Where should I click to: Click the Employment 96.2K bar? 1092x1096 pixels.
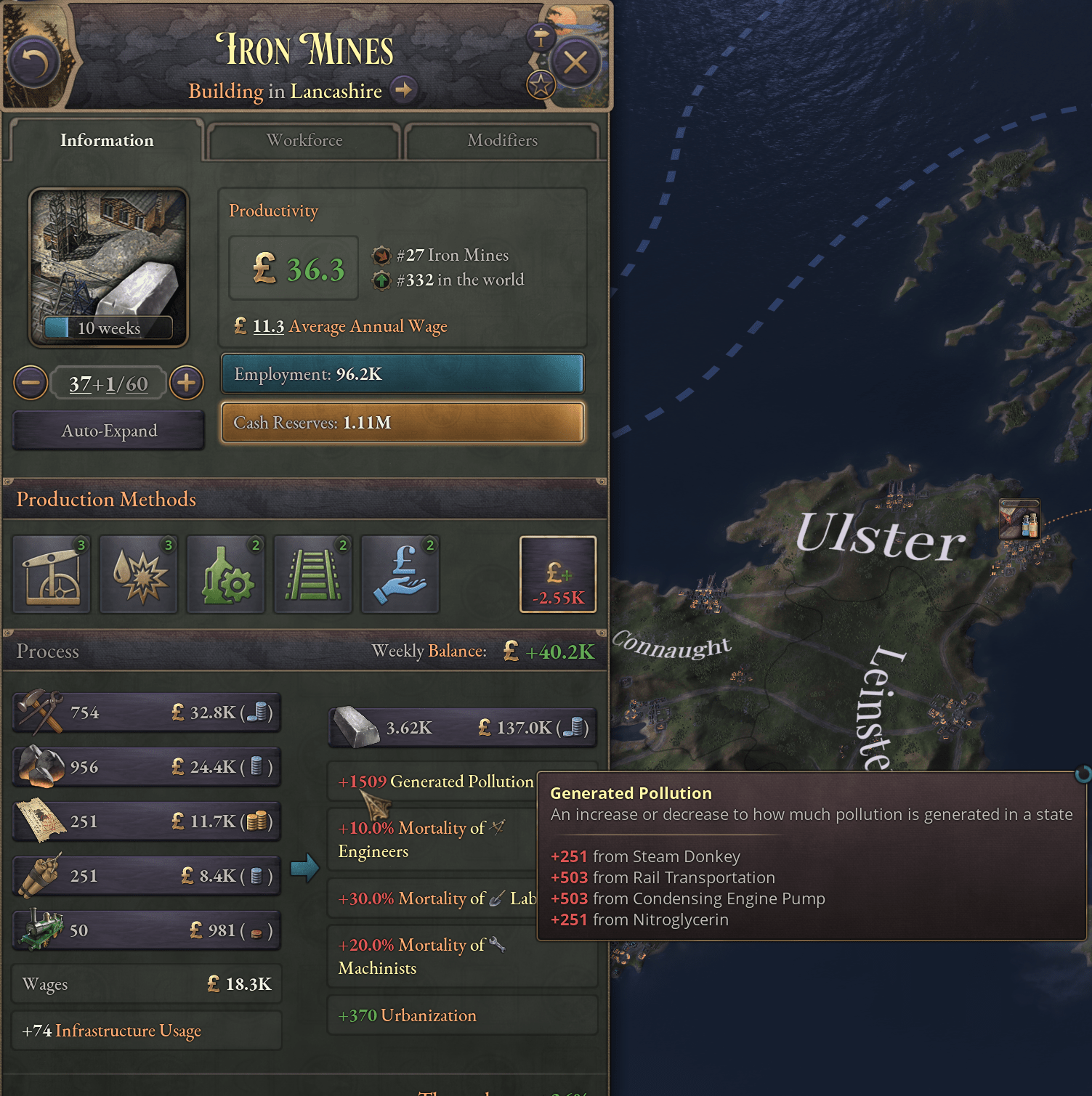(x=403, y=374)
